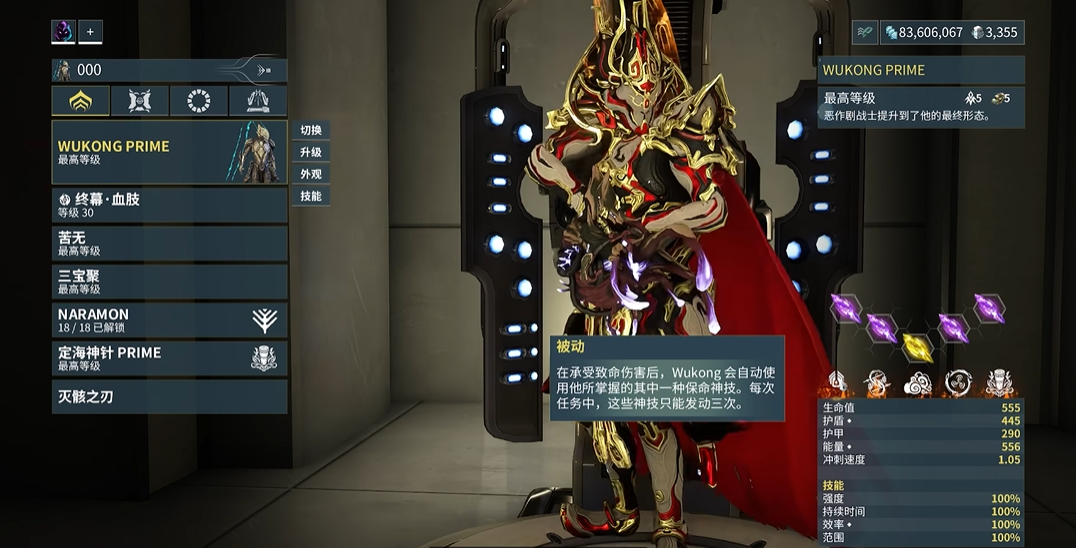Image resolution: width=1076 pixels, height=548 pixels.
Task: Select the 终幕·血肢 weapon slot
Action: pos(169,205)
